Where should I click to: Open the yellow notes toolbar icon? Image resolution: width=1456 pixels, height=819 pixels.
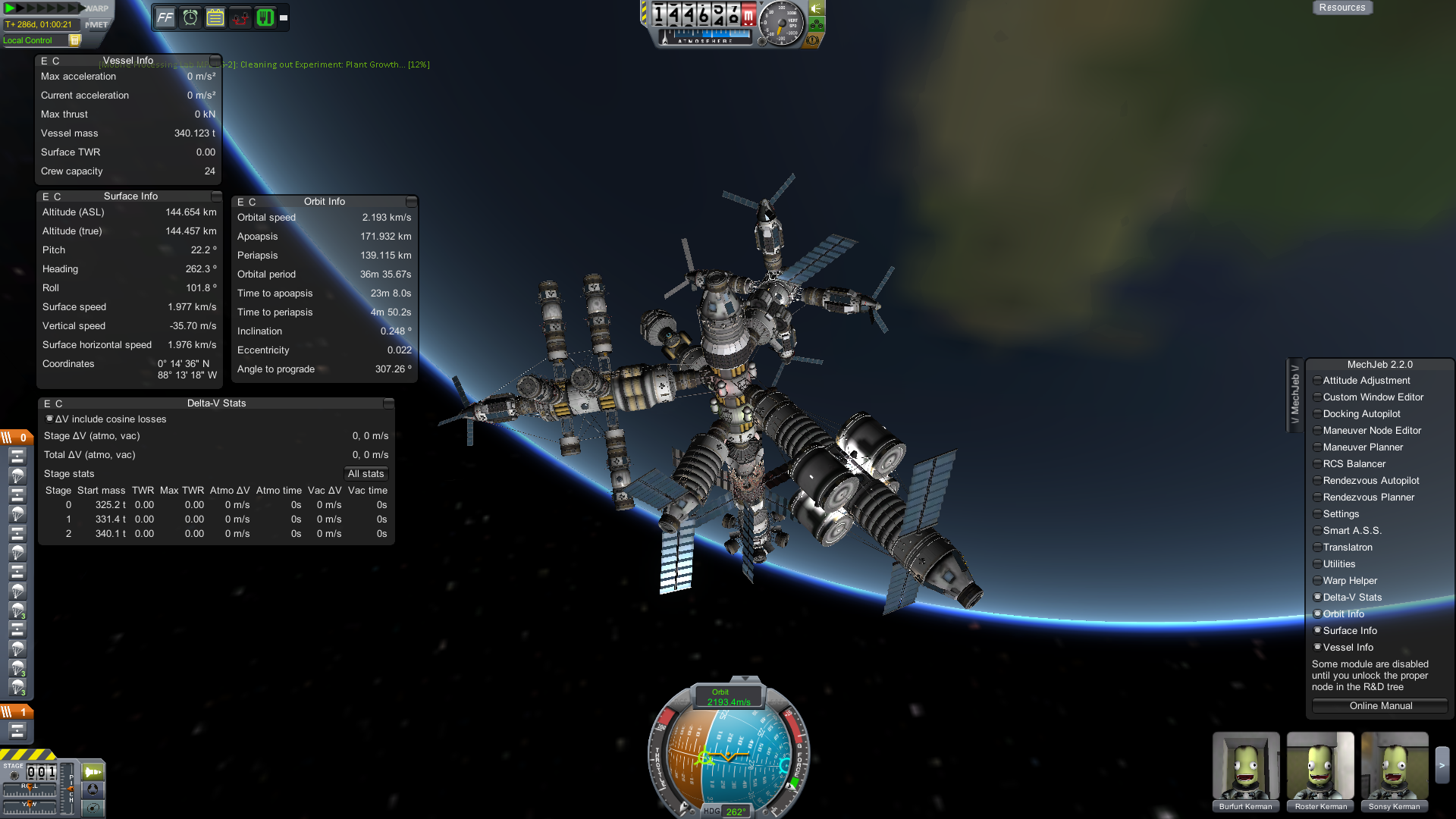pyautogui.click(x=215, y=17)
